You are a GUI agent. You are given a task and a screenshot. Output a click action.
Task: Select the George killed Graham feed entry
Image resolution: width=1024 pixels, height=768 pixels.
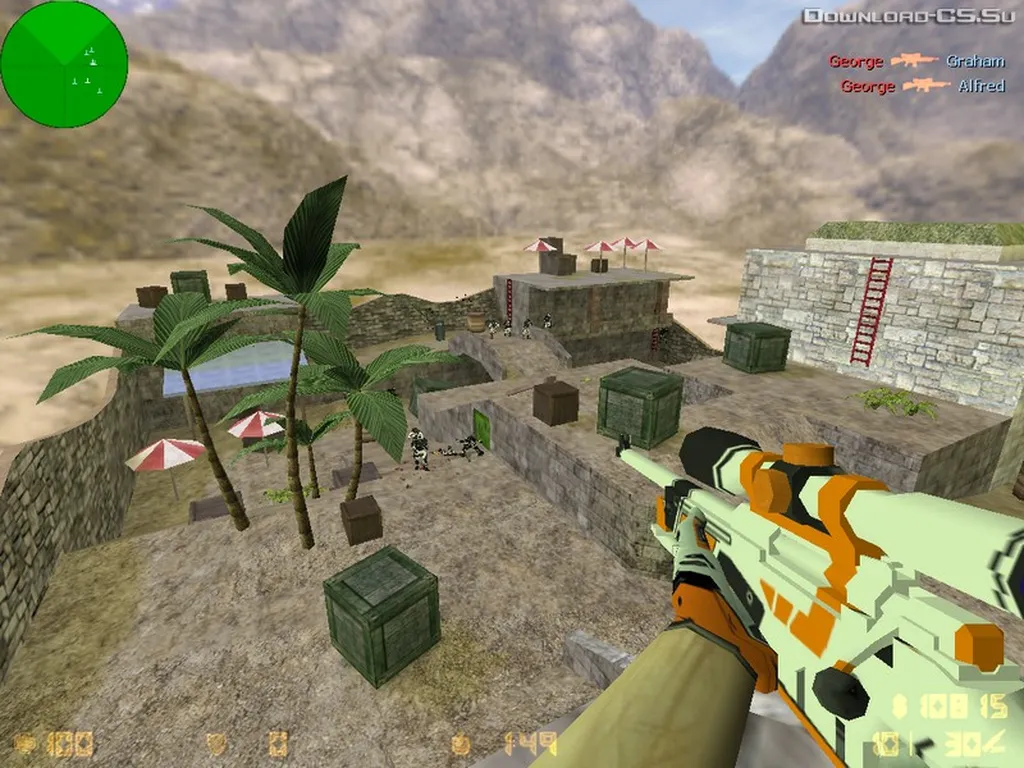click(916, 61)
